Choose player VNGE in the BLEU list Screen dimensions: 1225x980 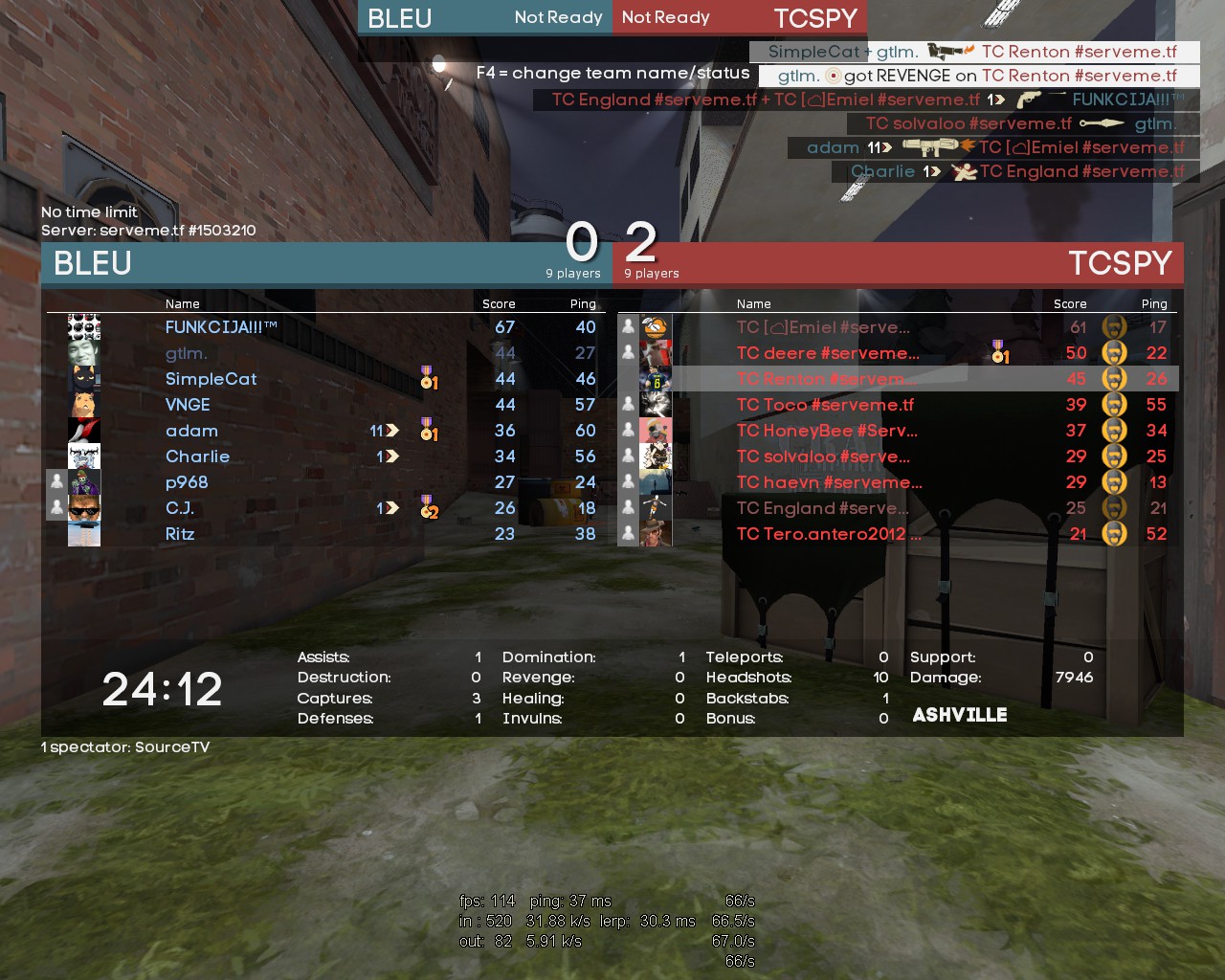pos(188,405)
